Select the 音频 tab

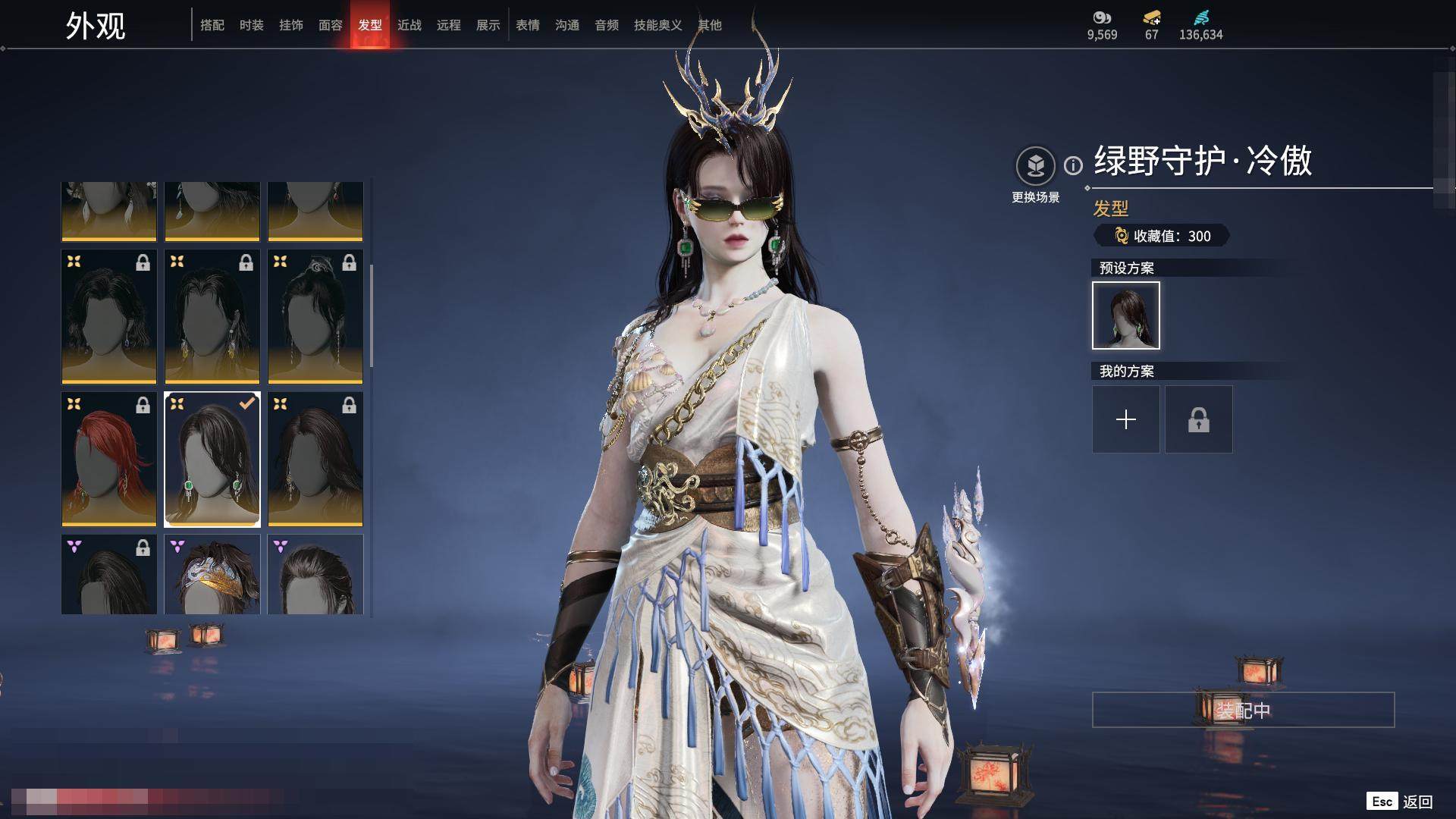coord(607,25)
